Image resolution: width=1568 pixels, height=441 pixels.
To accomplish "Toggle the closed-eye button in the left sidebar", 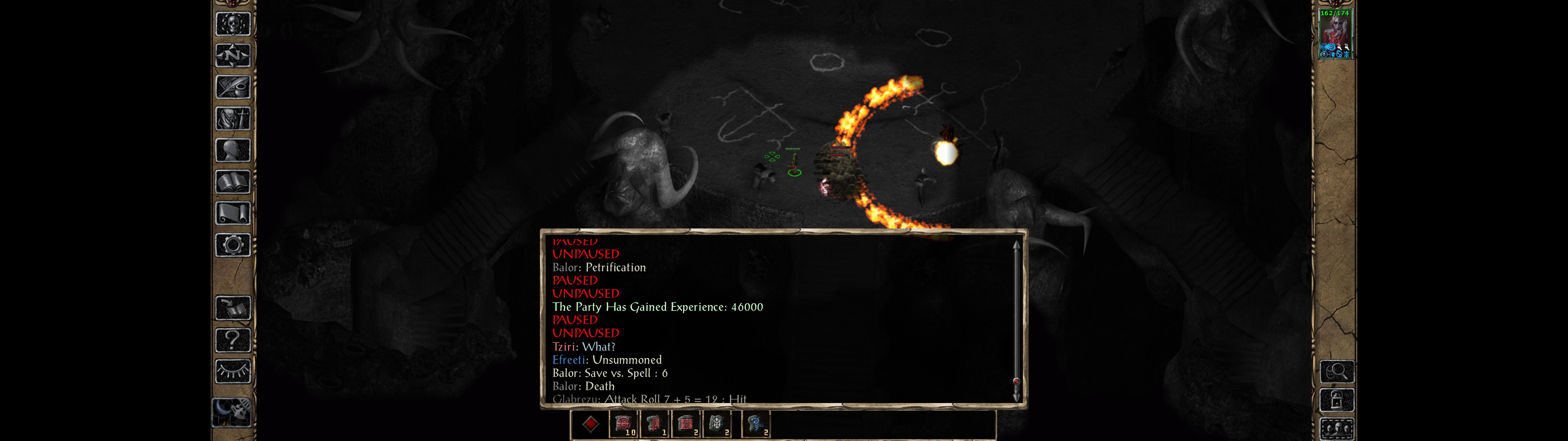I will (232, 371).
